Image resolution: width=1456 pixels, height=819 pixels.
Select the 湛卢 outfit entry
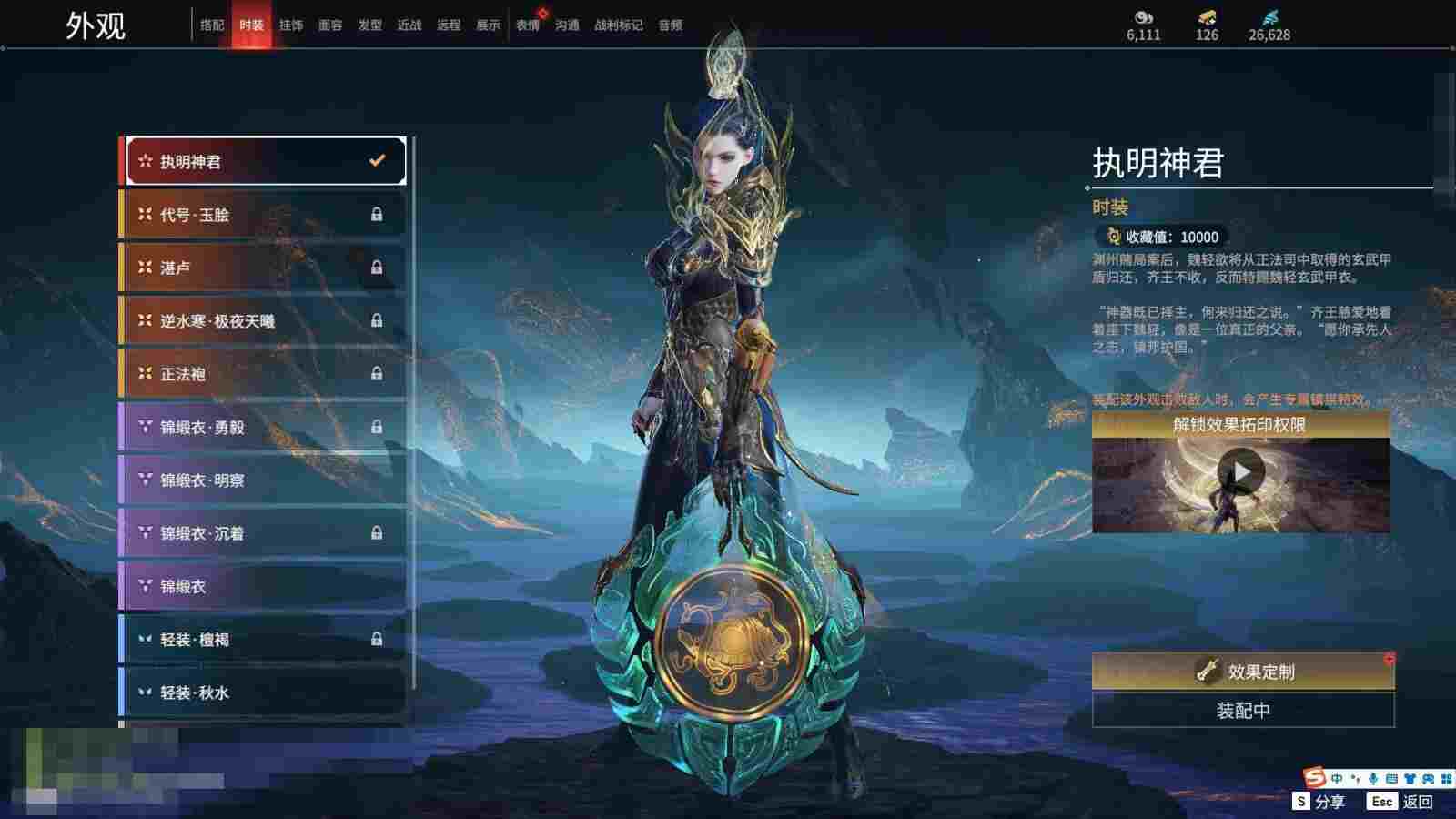pos(264,268)
